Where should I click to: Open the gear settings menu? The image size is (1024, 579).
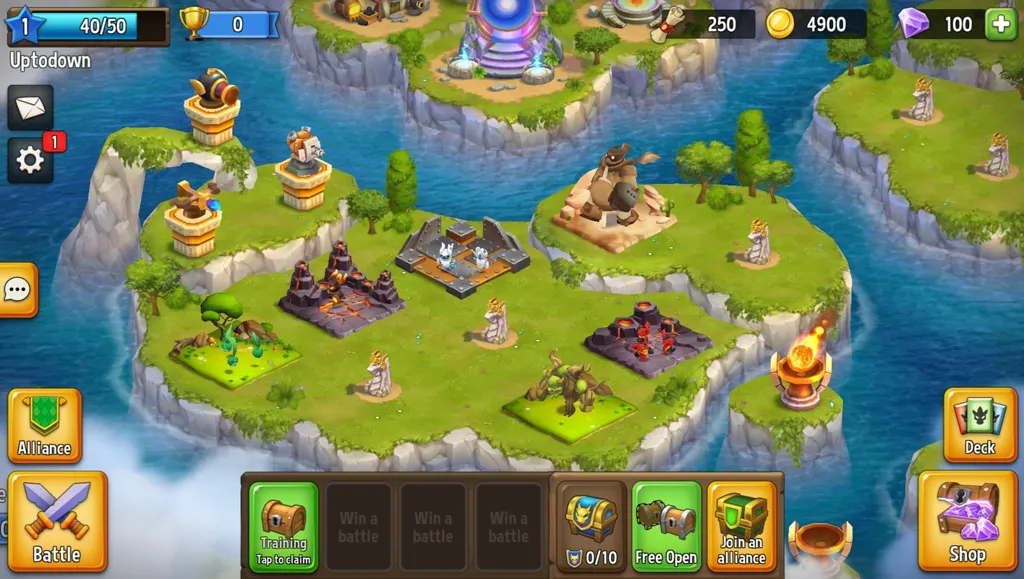click(x=30, y=160)
